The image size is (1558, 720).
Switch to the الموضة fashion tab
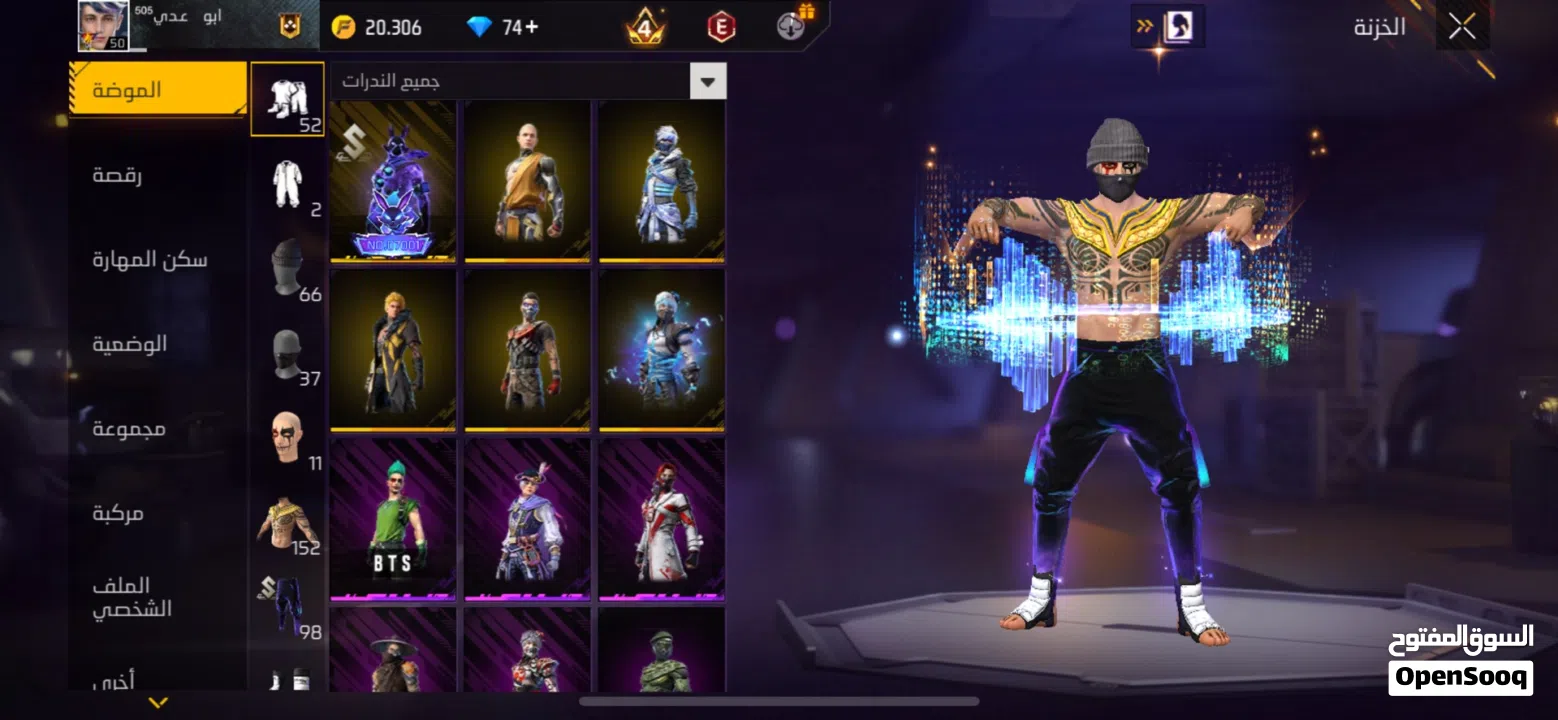(x=158, y=90)
